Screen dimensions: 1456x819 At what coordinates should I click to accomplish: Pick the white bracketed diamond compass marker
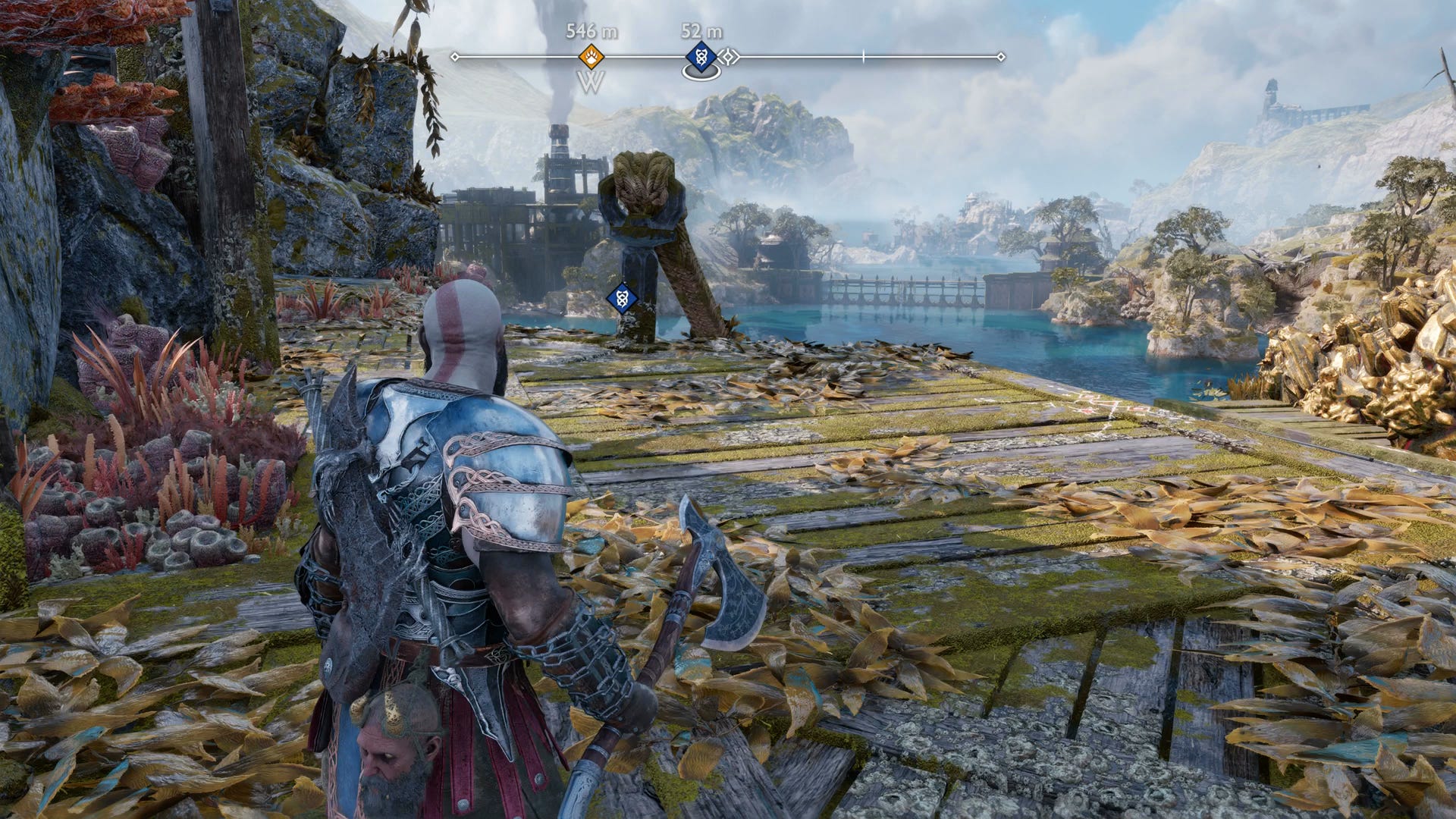[x=730, y=57]
